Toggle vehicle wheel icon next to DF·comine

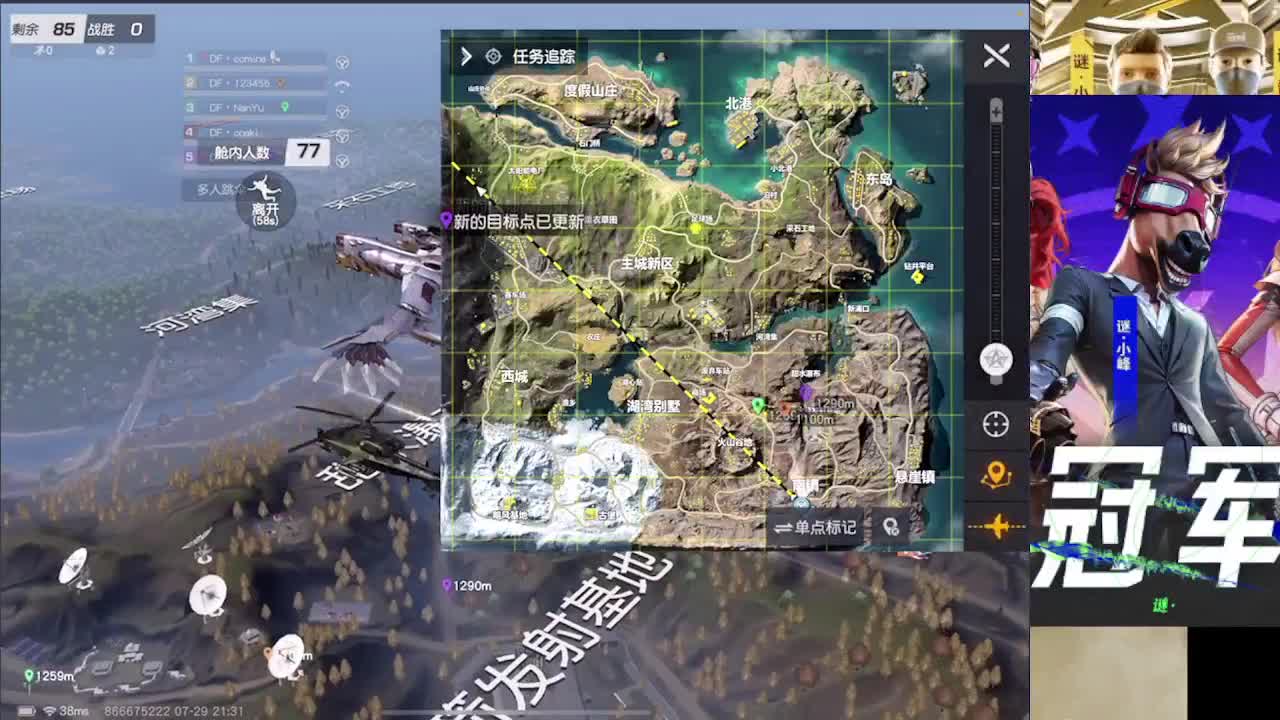tap(343, 61)
